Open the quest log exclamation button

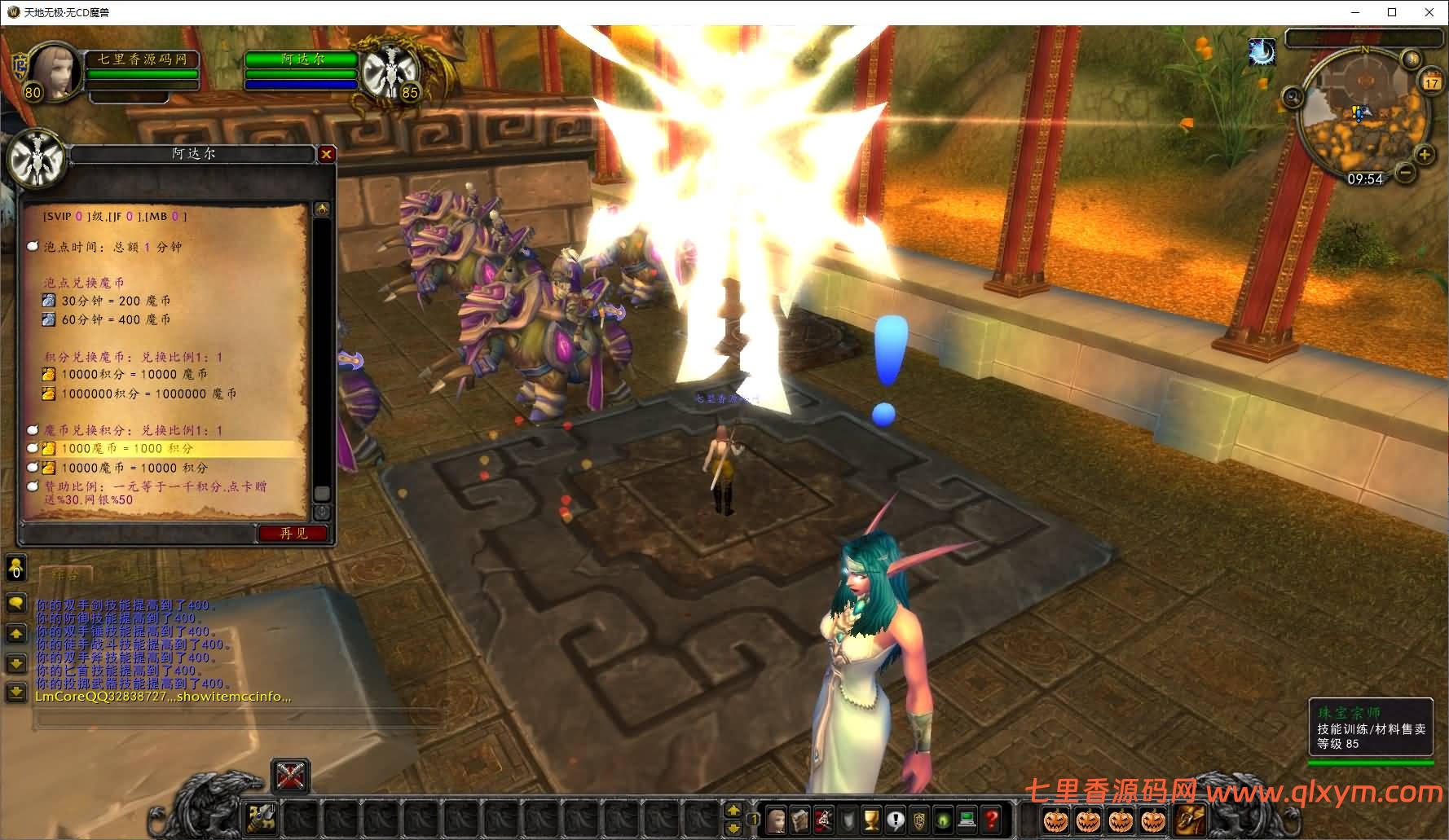point(896,819)
